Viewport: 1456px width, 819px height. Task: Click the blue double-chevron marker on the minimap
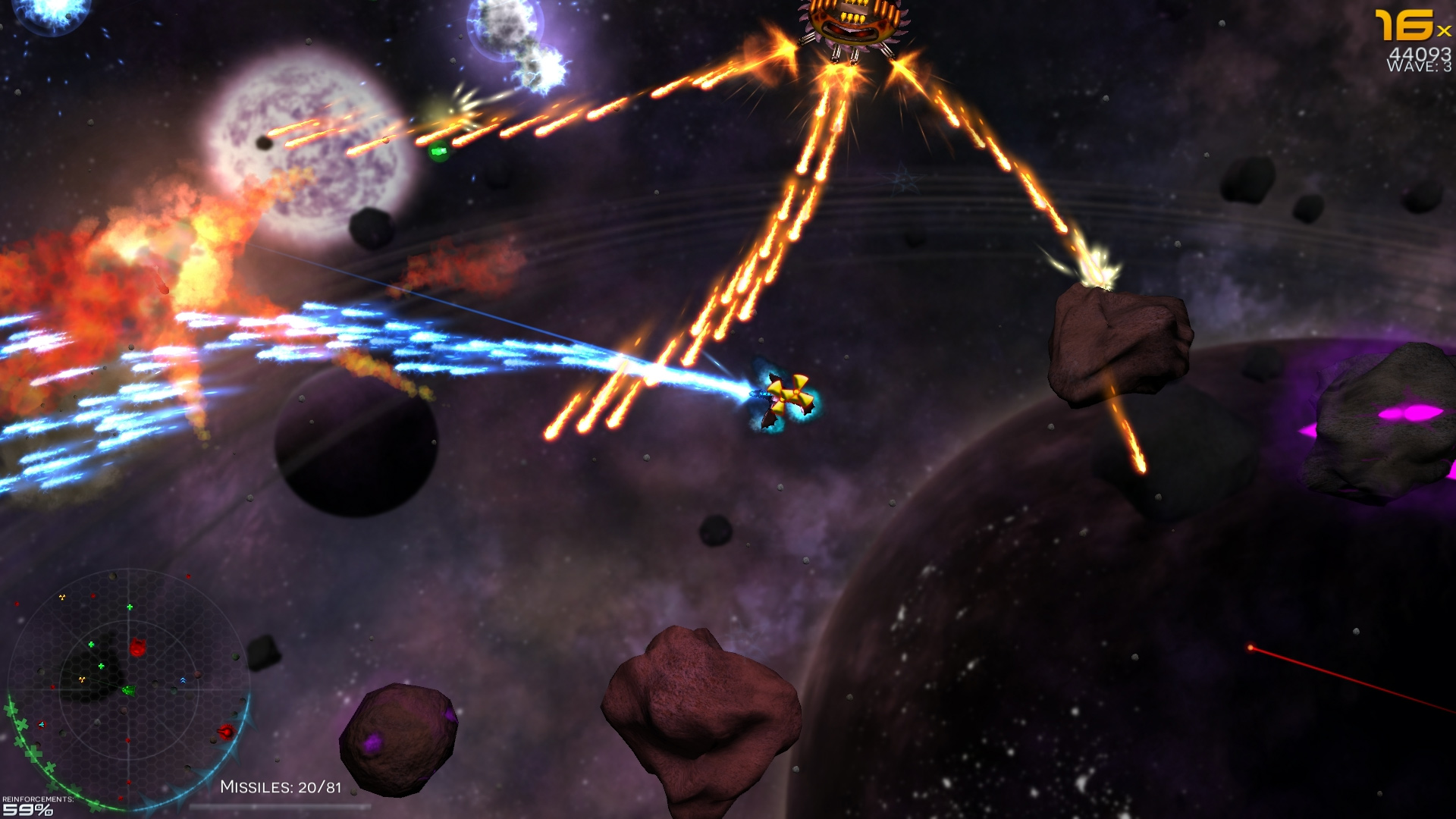184,679
